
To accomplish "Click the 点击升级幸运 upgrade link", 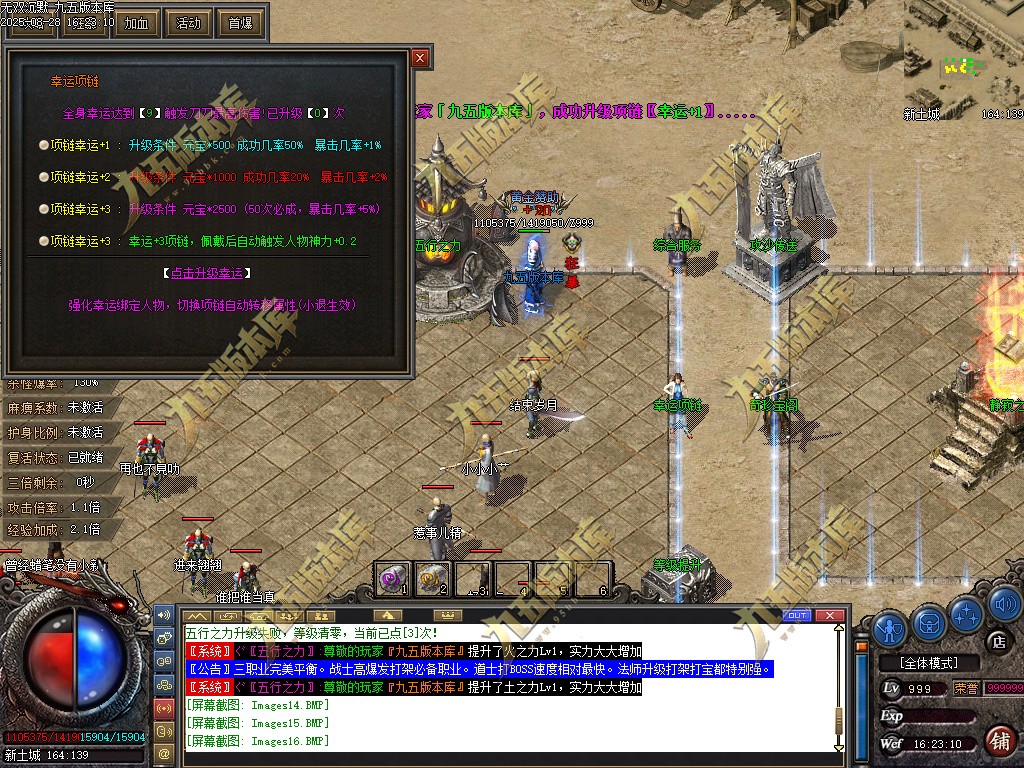I will [x=205, y=273].
